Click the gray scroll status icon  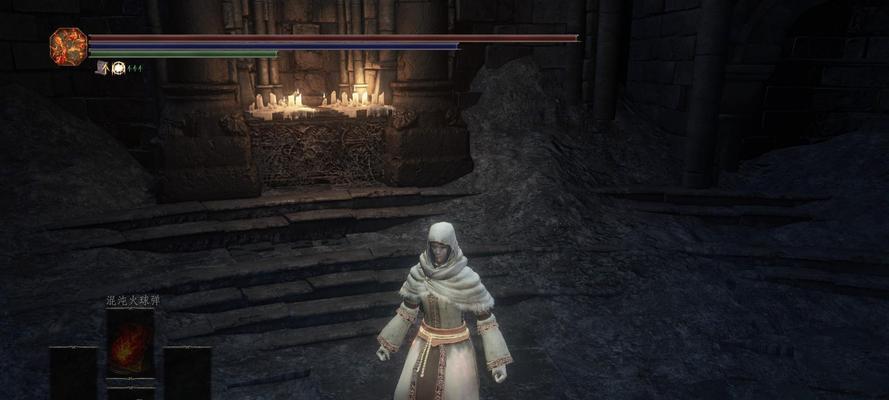click(102, 68)
